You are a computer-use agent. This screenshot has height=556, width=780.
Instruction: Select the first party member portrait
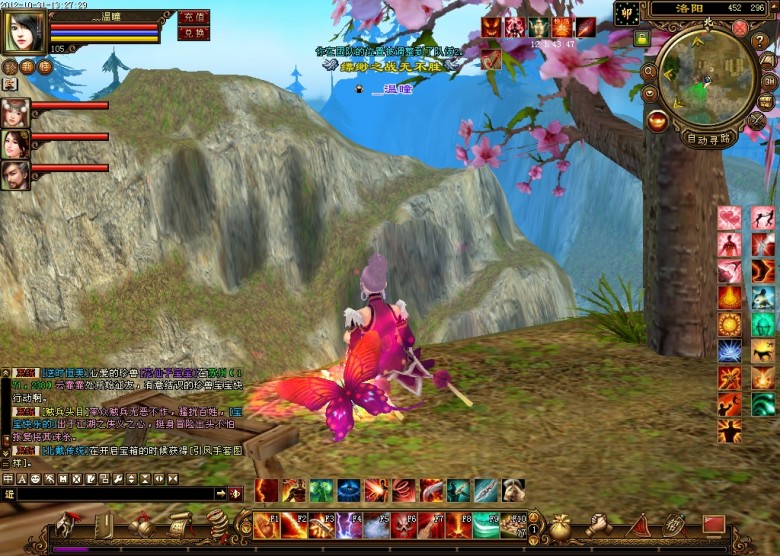tap(15, 112)
